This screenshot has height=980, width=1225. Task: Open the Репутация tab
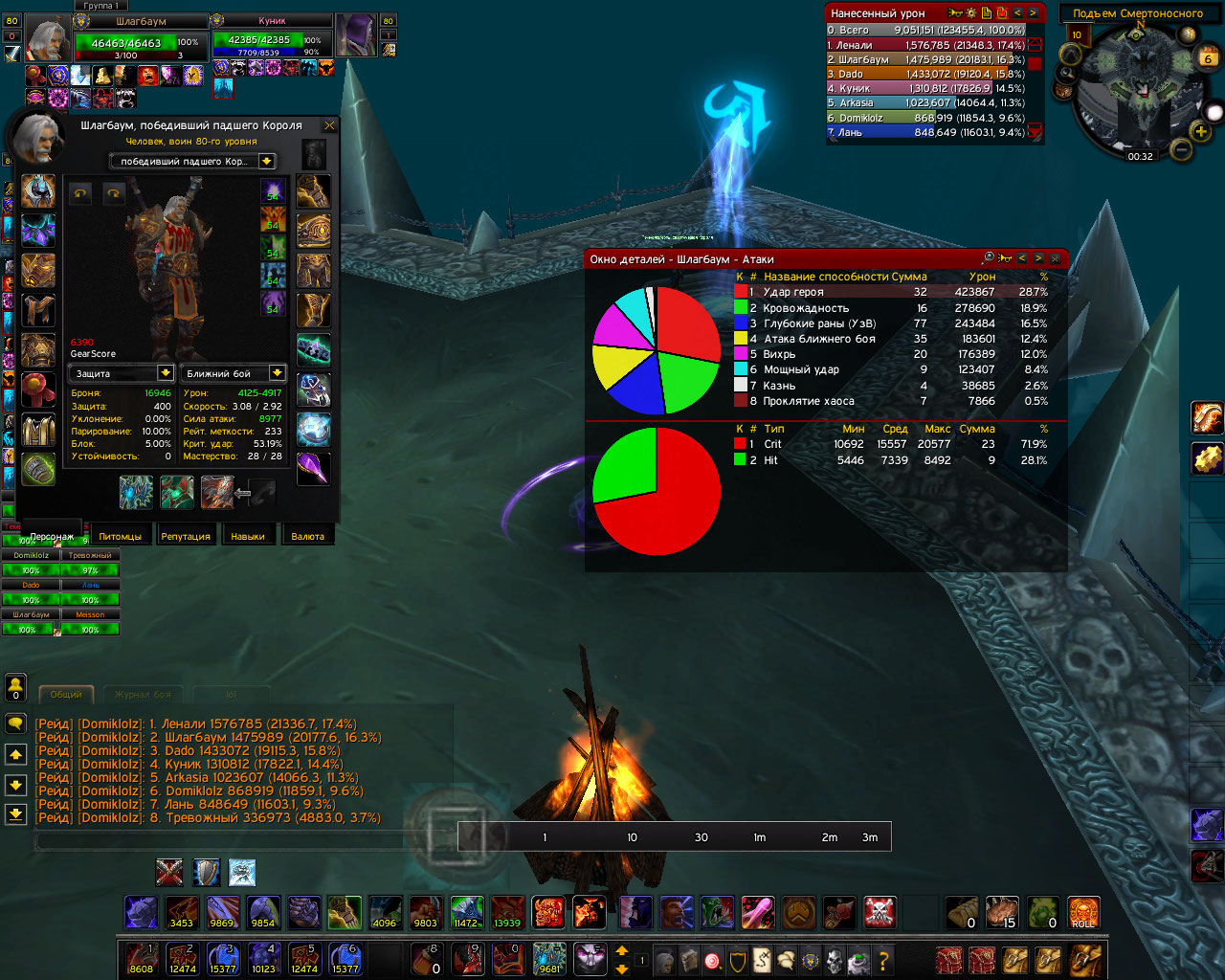[186, 536]
